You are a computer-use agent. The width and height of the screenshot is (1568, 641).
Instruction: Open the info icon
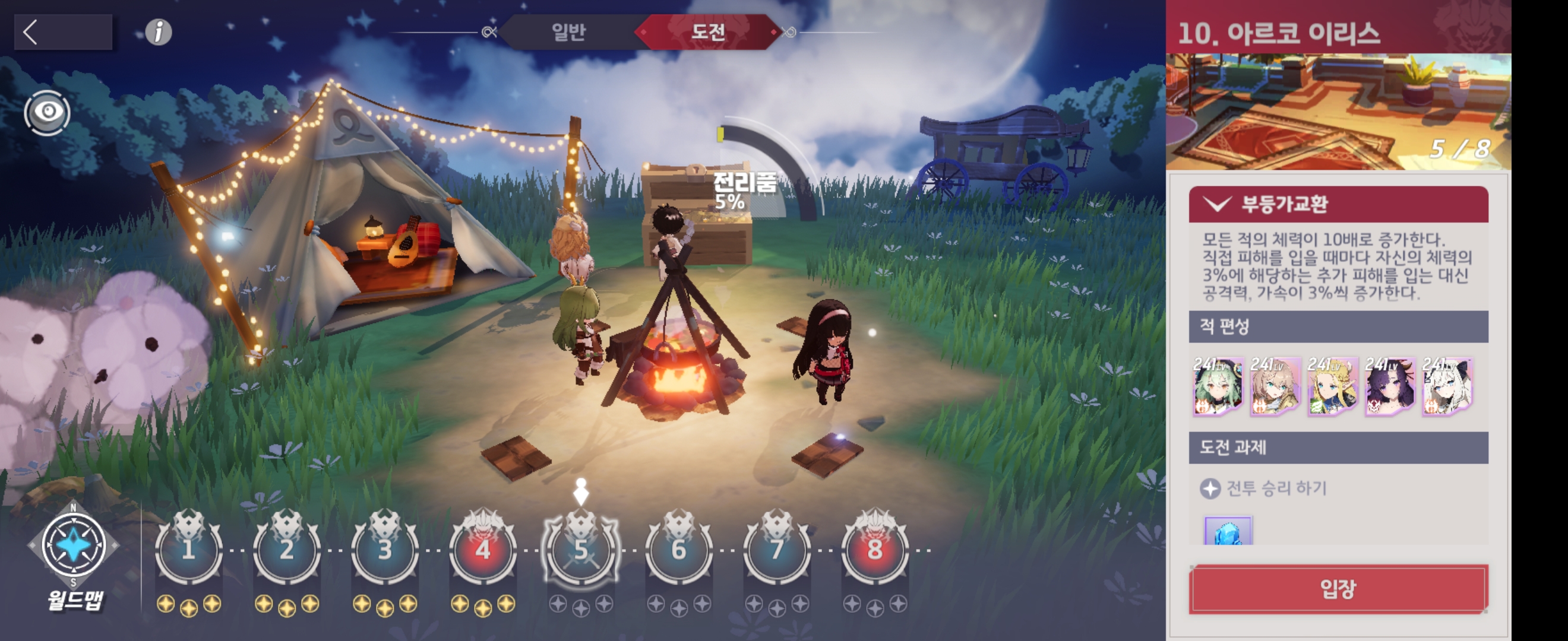[158, 31]
